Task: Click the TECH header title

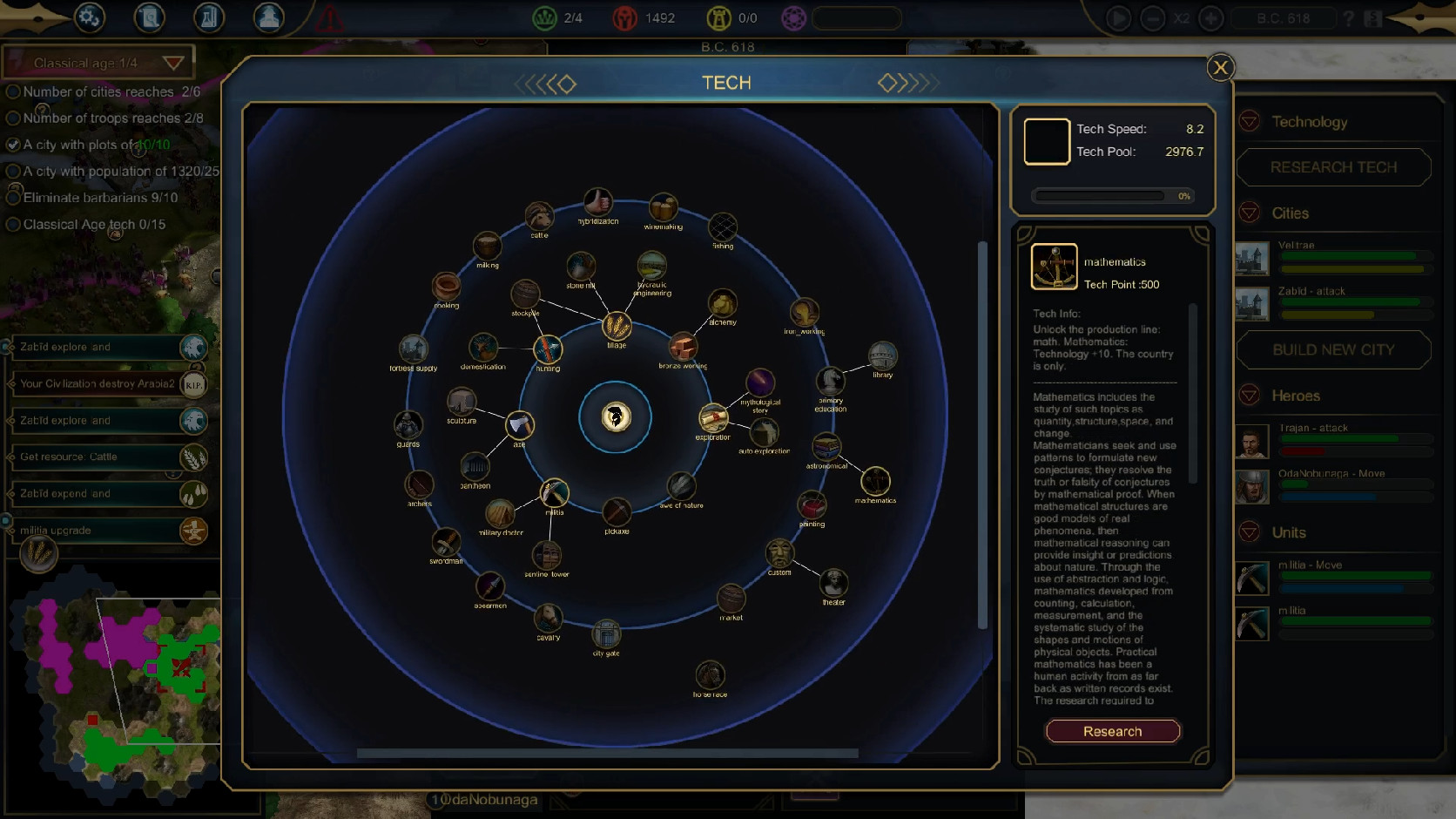Action: [727, 83]
